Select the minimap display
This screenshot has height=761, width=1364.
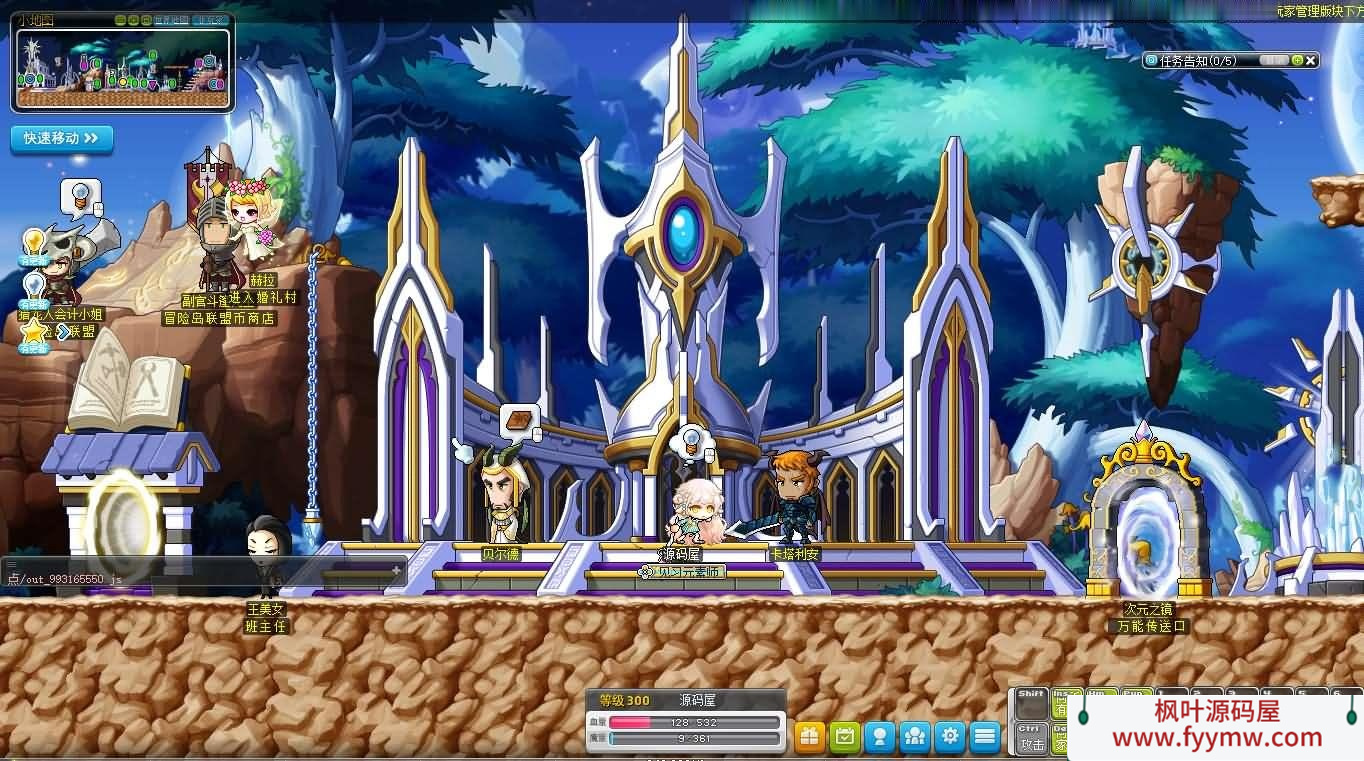click(123, 70)
